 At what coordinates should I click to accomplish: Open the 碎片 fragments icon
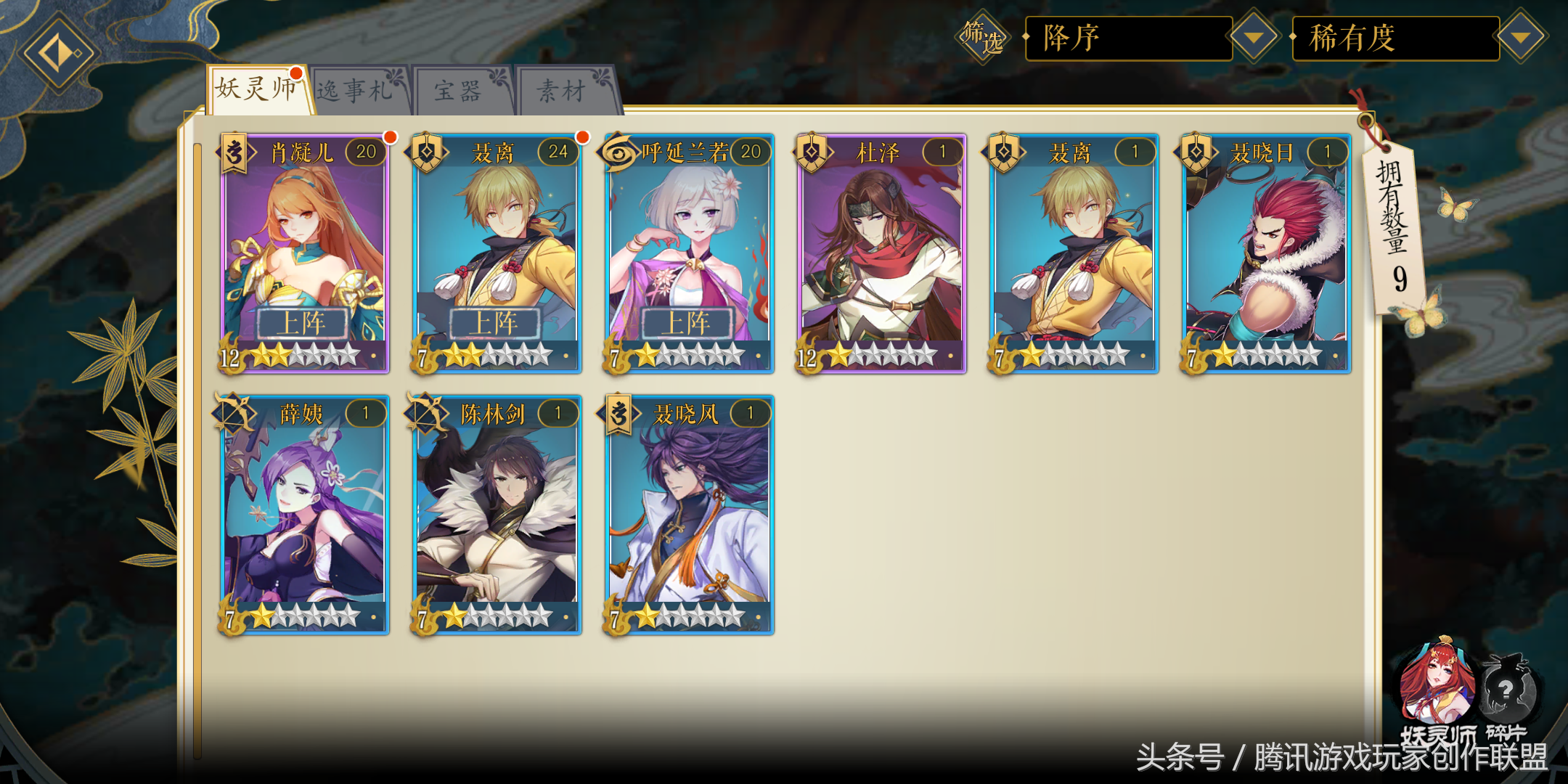(1507, 688)
